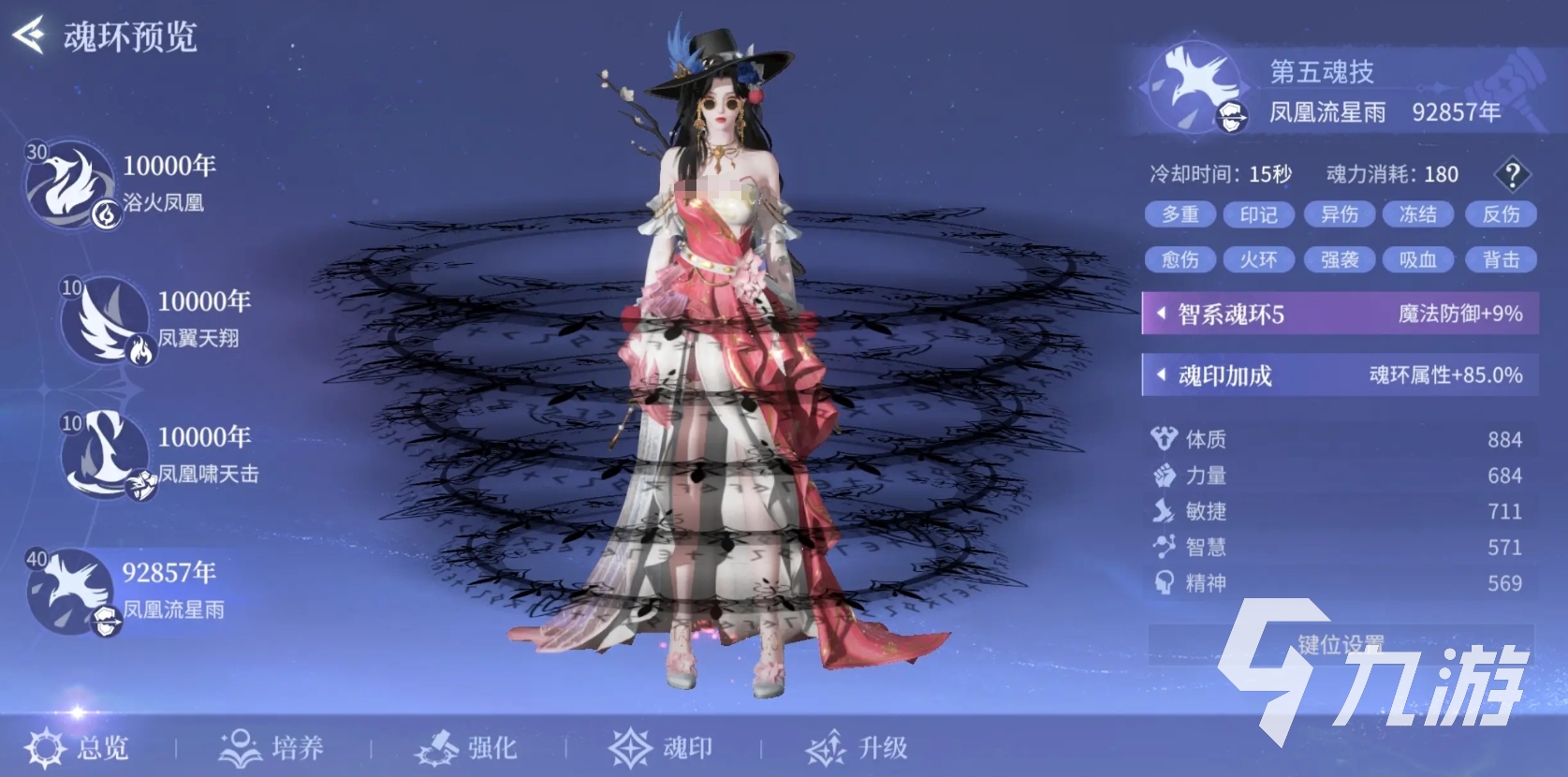Show the 吸血 trait tag
The height and width of the screenshot is (777, 1568).
point(1417,259)
